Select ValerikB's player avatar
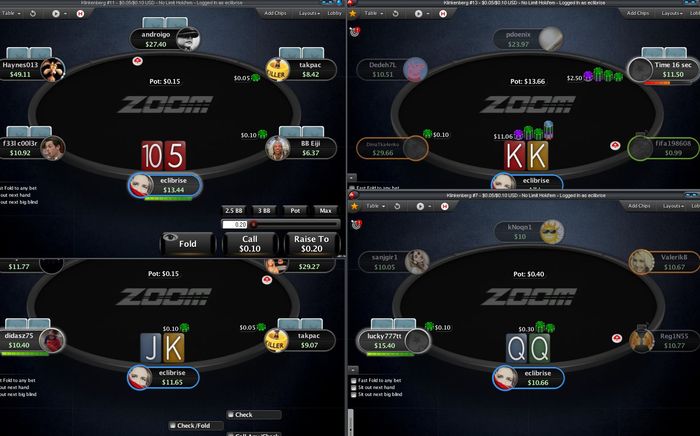The image size is (700, 436). [x=639, y=262]
